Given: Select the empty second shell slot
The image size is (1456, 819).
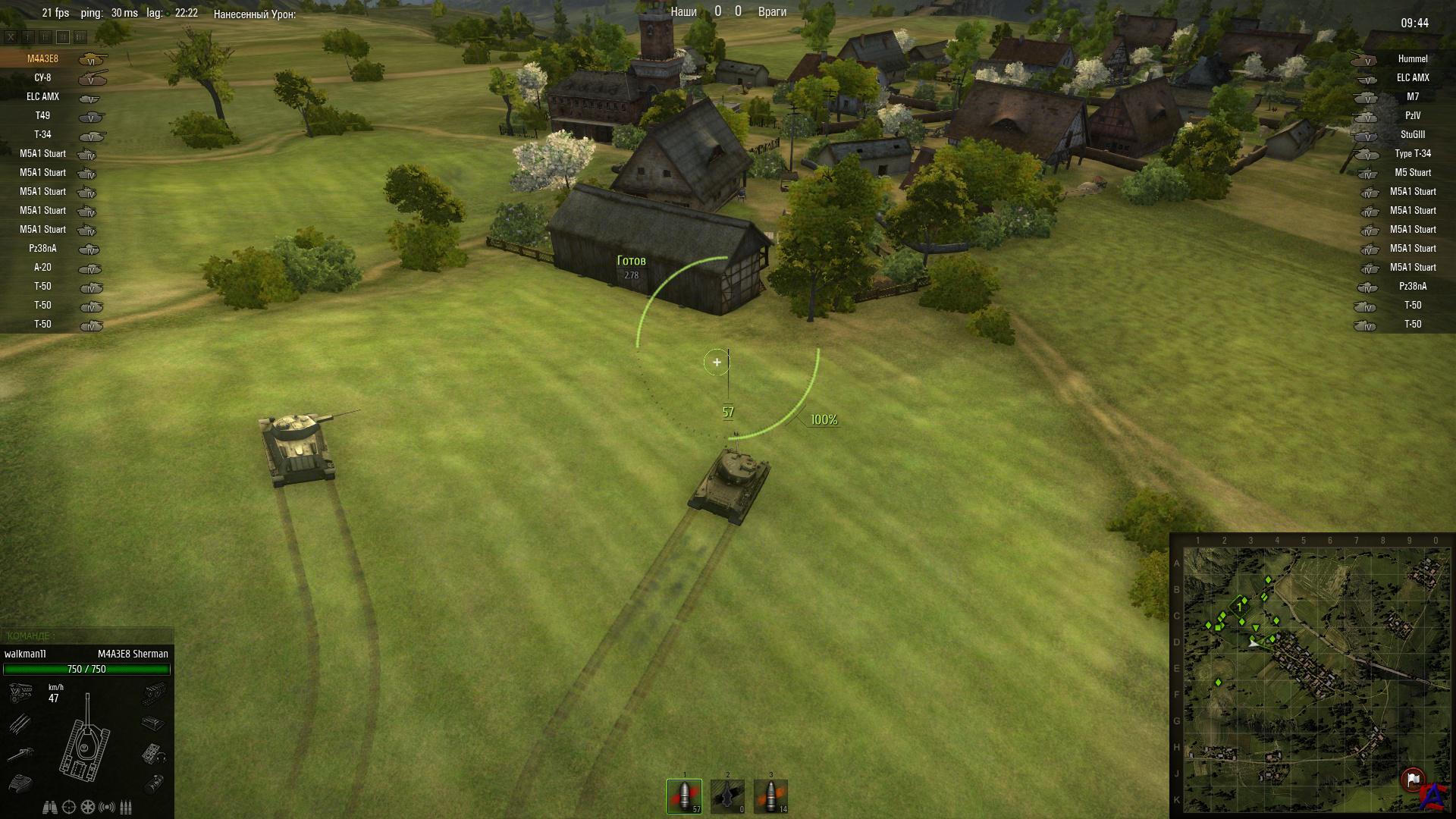Looking at the screenshot, I should (727, 795).
